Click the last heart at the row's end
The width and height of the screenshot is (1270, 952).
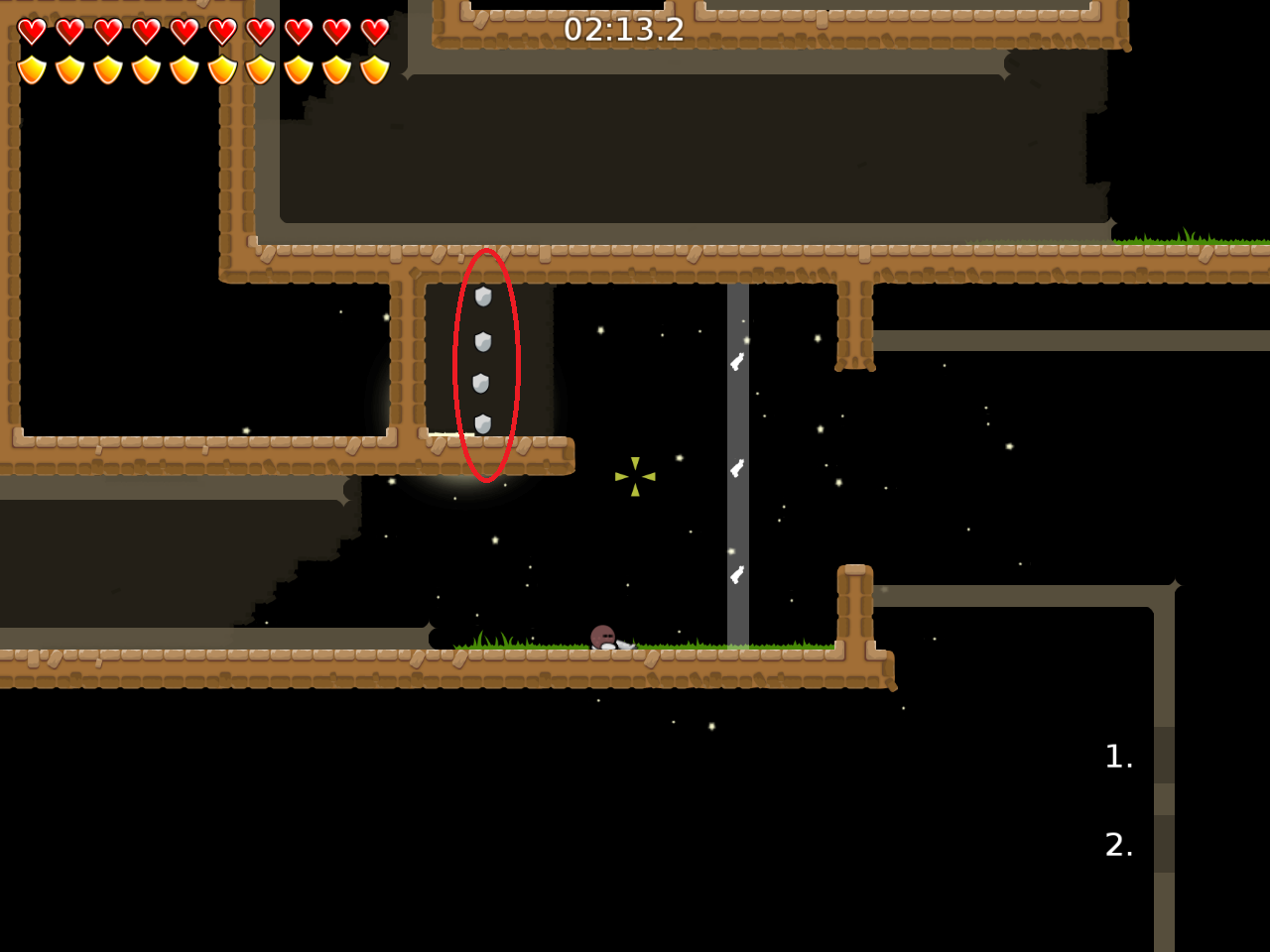tap(373, 31)
